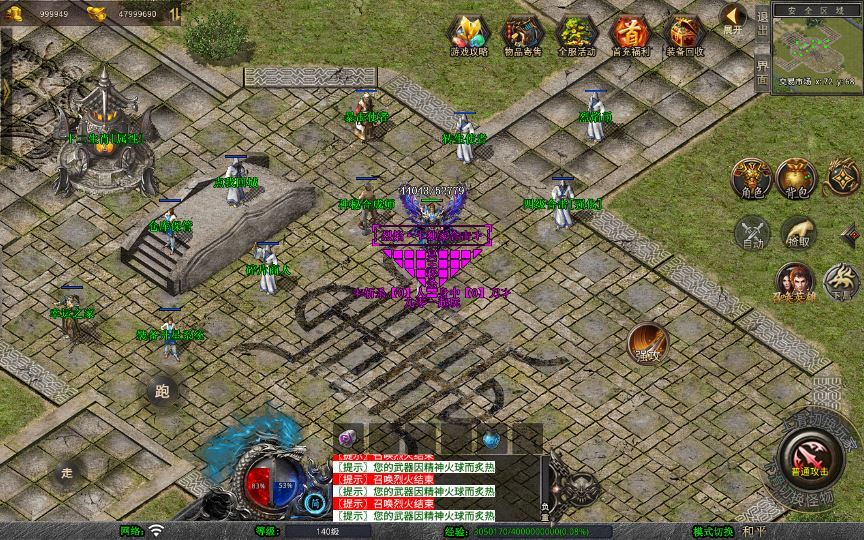The height and width of the screenshot is (540, 864).
Task: Tap the 走 walk button
Action: [x=68, y=471]
